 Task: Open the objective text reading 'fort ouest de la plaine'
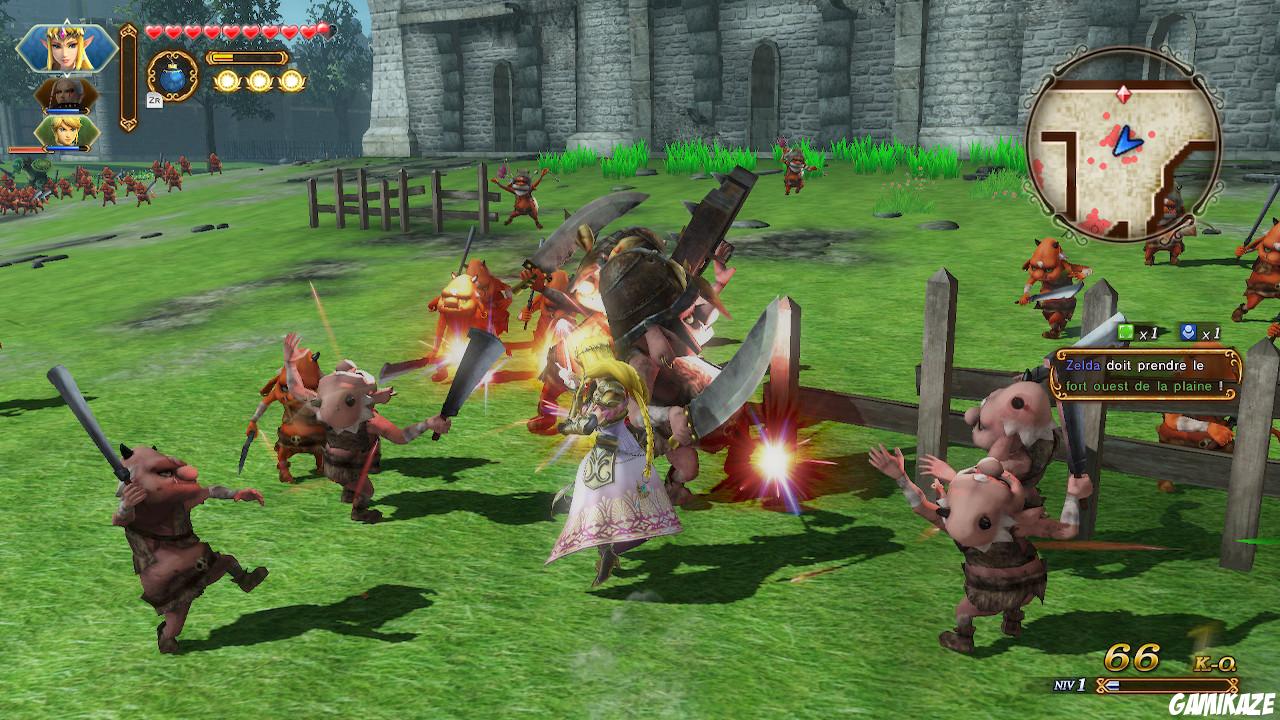[1145, 386]
